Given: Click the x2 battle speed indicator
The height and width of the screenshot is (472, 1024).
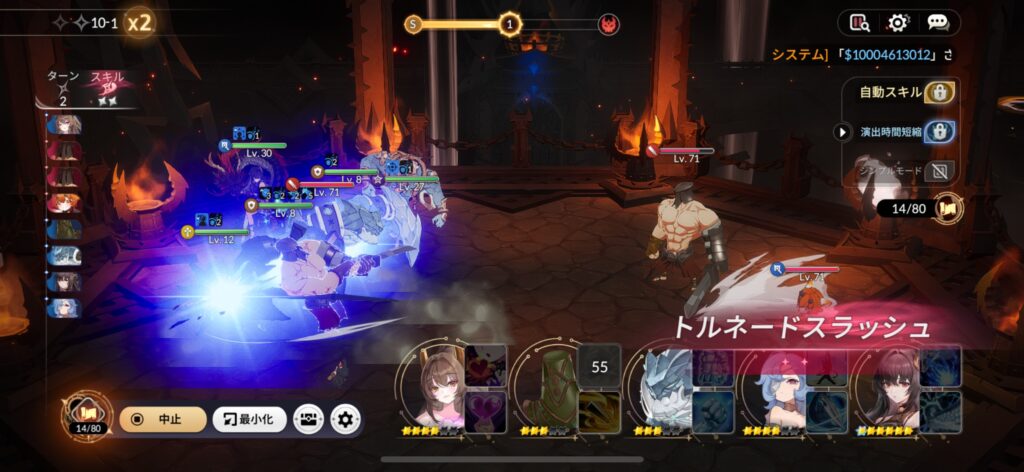Looking at the screenshot, I should pos(140,22).
